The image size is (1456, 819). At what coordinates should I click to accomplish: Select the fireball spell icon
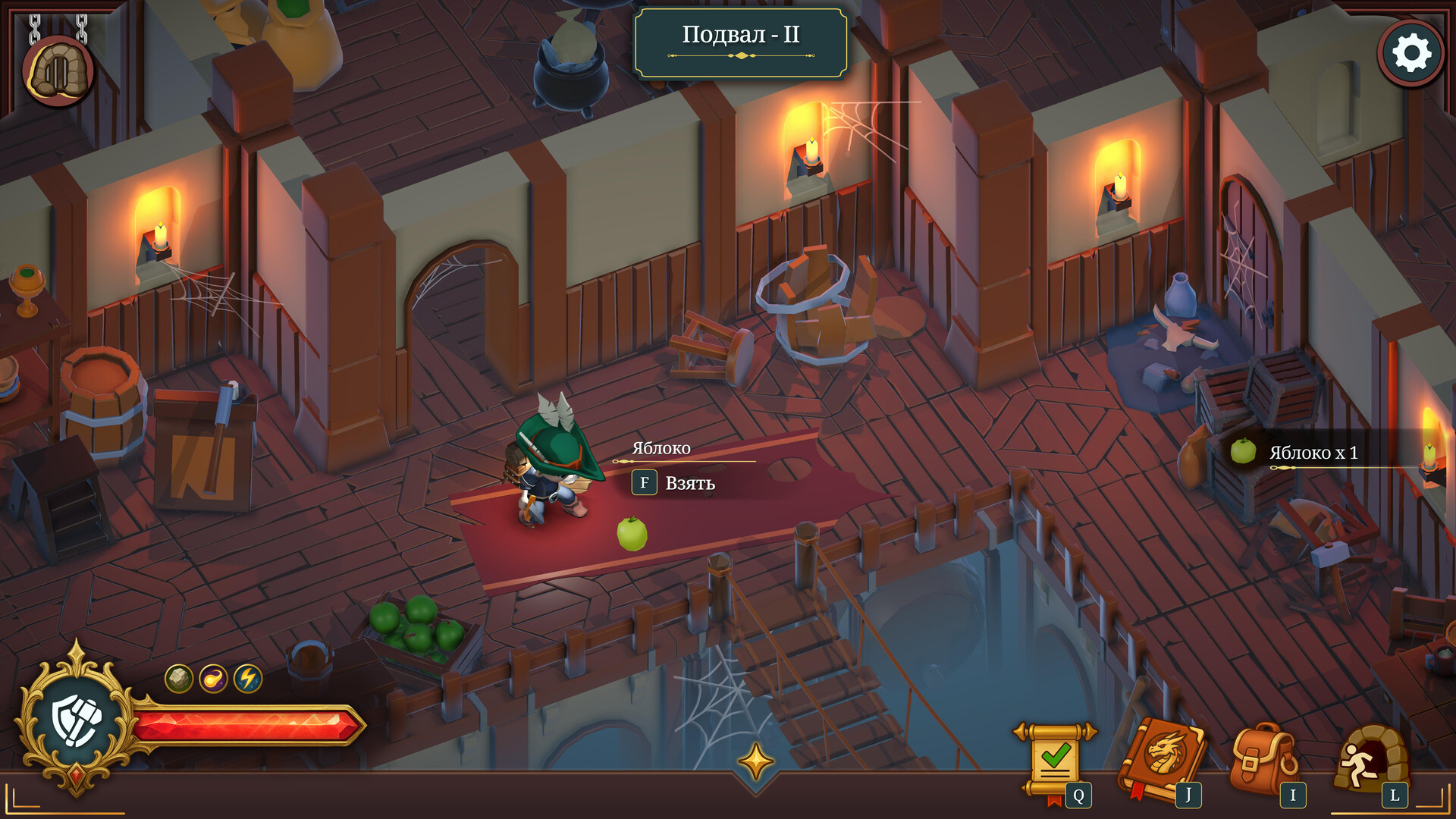(x=213, y=678)
